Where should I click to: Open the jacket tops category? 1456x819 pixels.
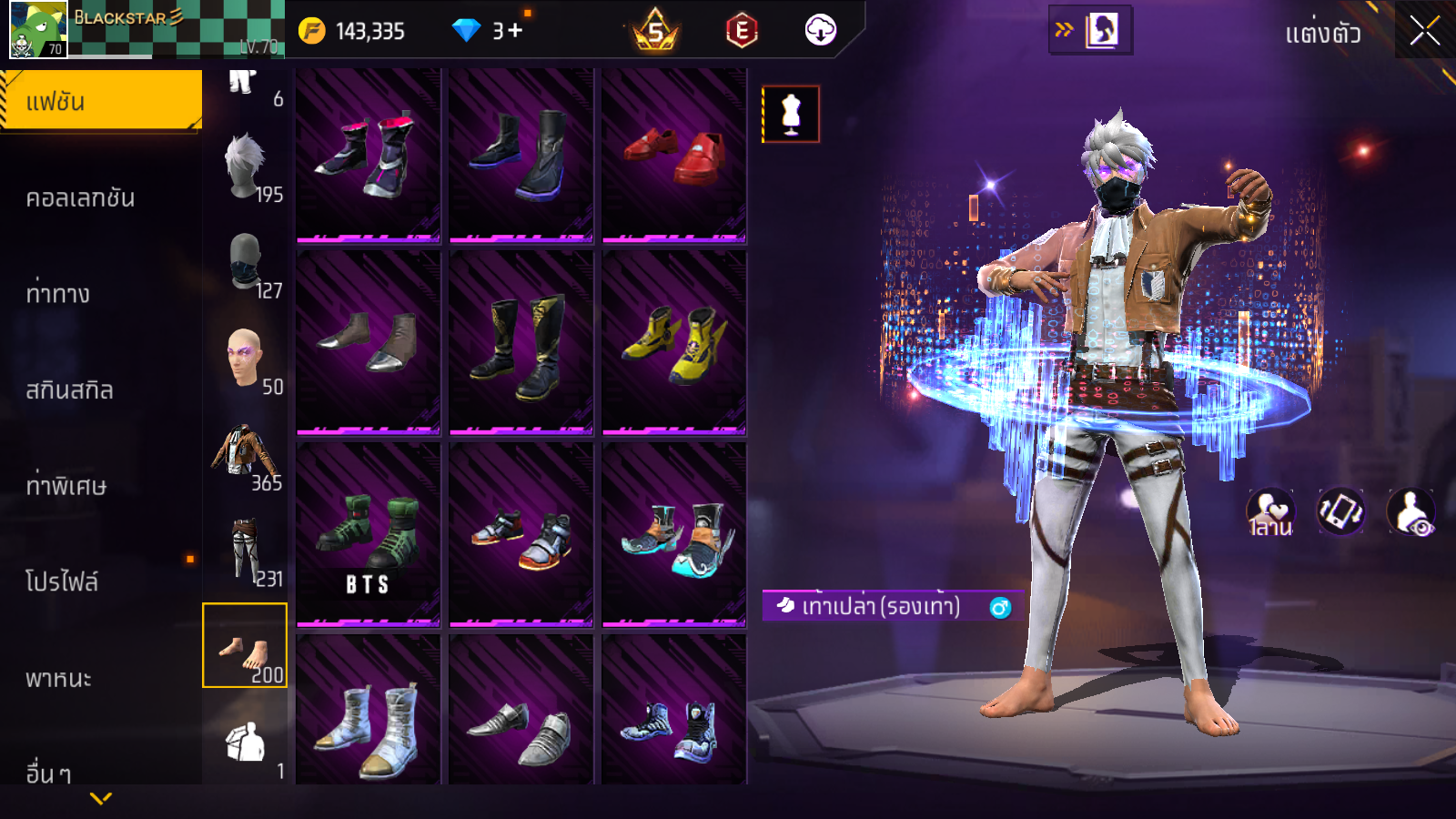click(246, 455)
